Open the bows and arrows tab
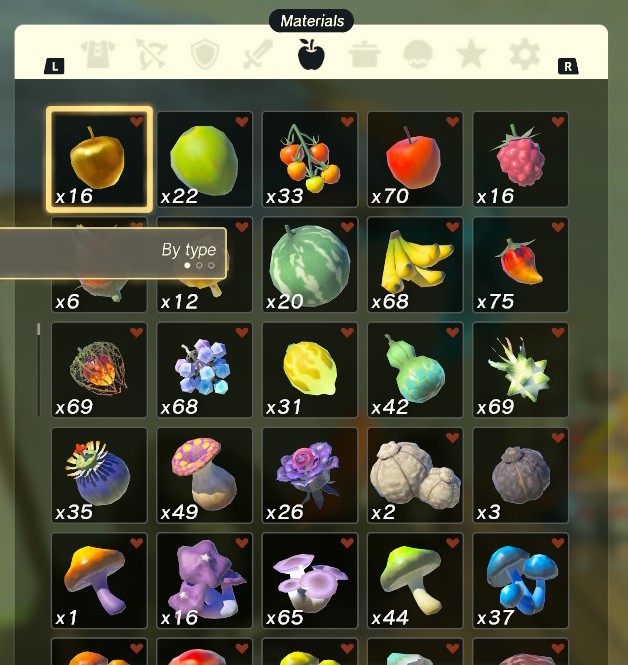The image size is (628, 665). tap(152, 54)
